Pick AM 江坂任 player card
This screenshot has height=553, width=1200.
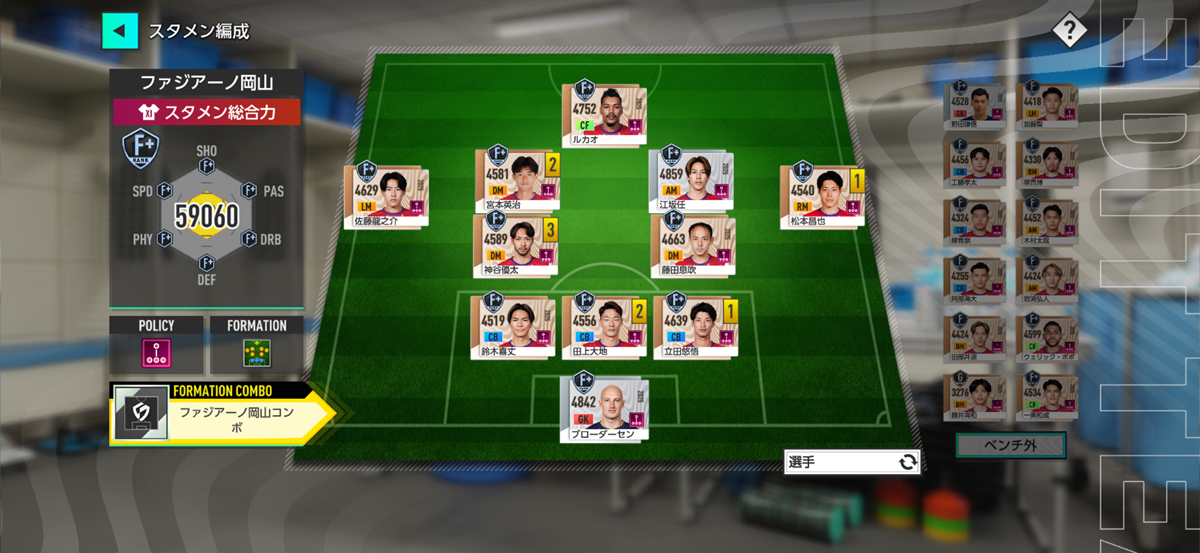point(690,181)
